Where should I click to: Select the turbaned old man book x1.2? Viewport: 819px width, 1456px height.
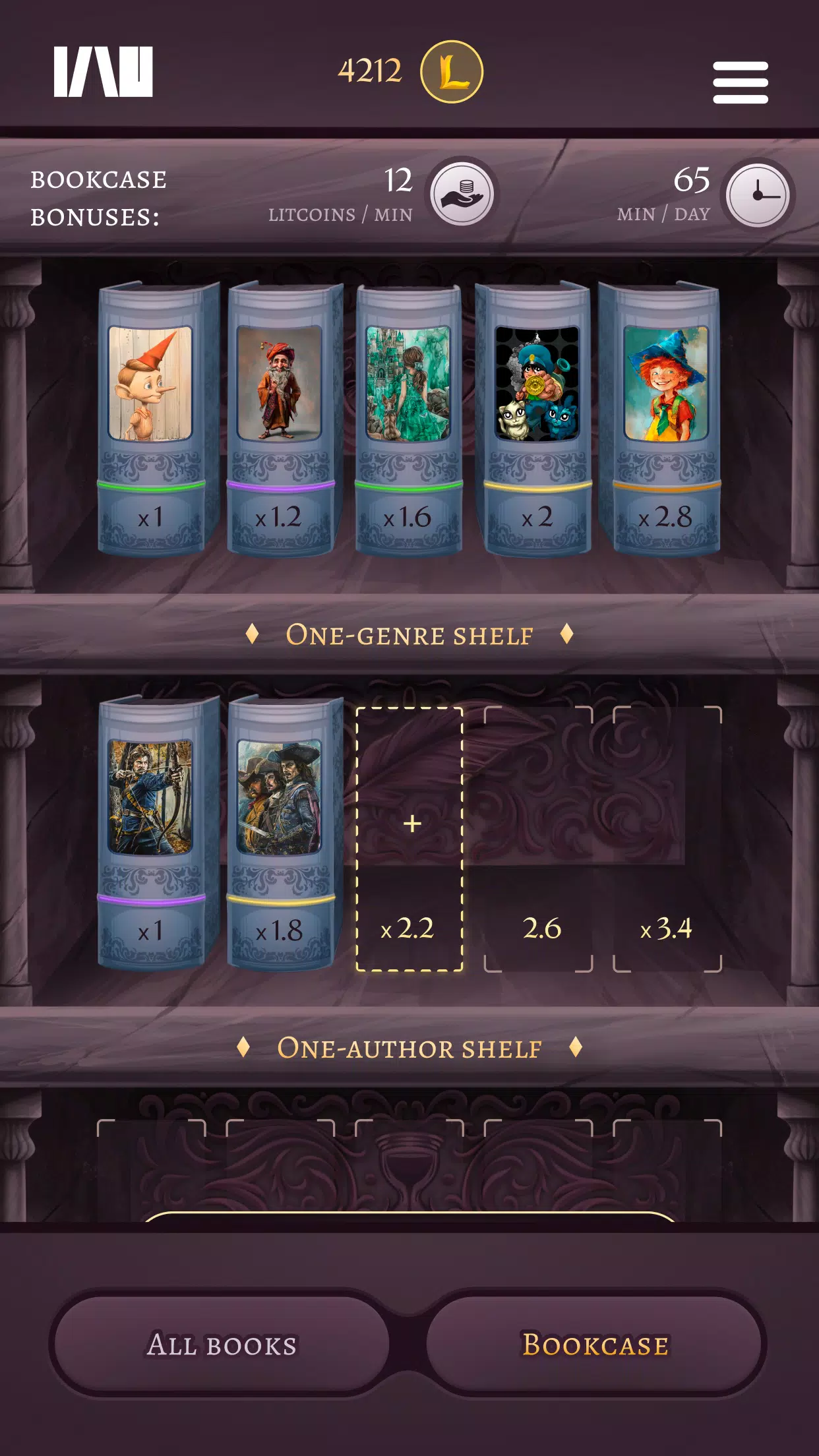click(x=280, y=419)
